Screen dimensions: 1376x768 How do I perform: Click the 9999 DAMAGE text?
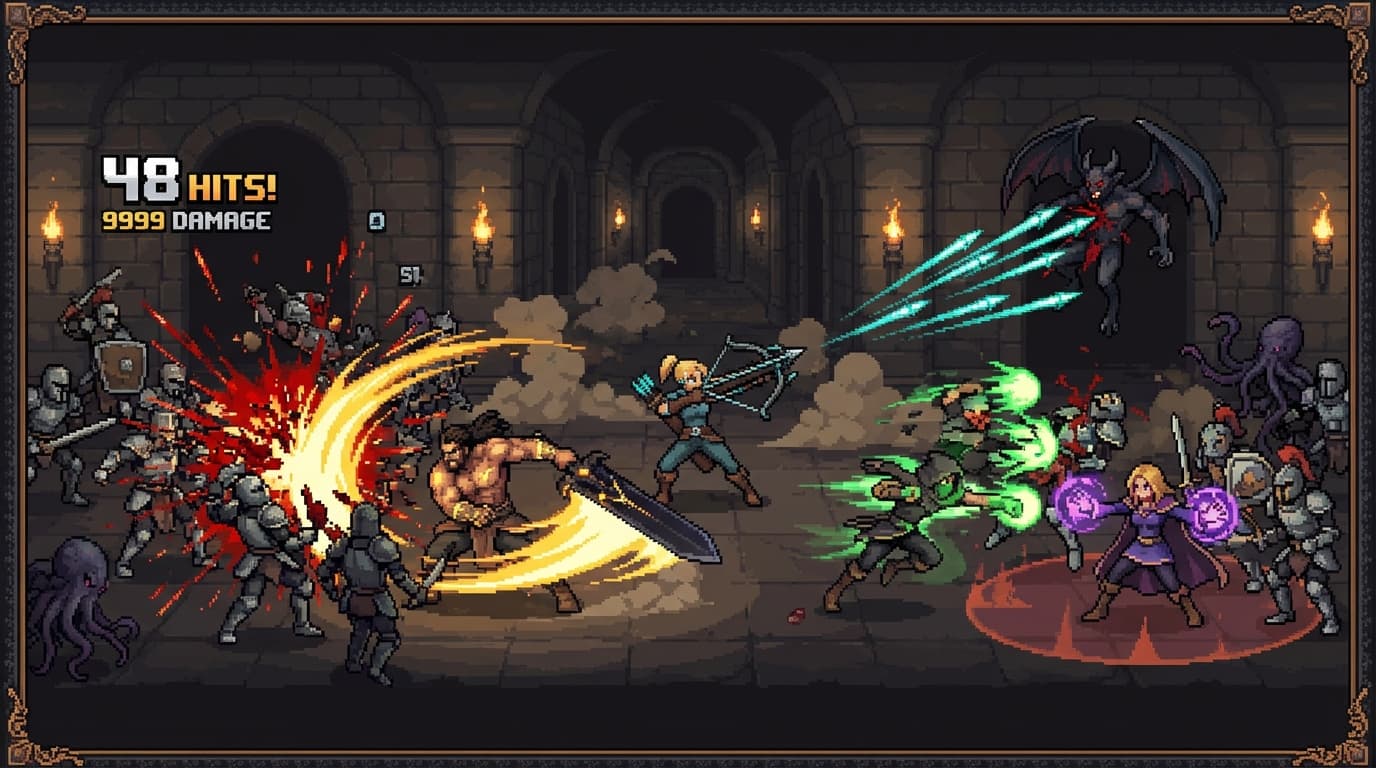tap(185, 222)
